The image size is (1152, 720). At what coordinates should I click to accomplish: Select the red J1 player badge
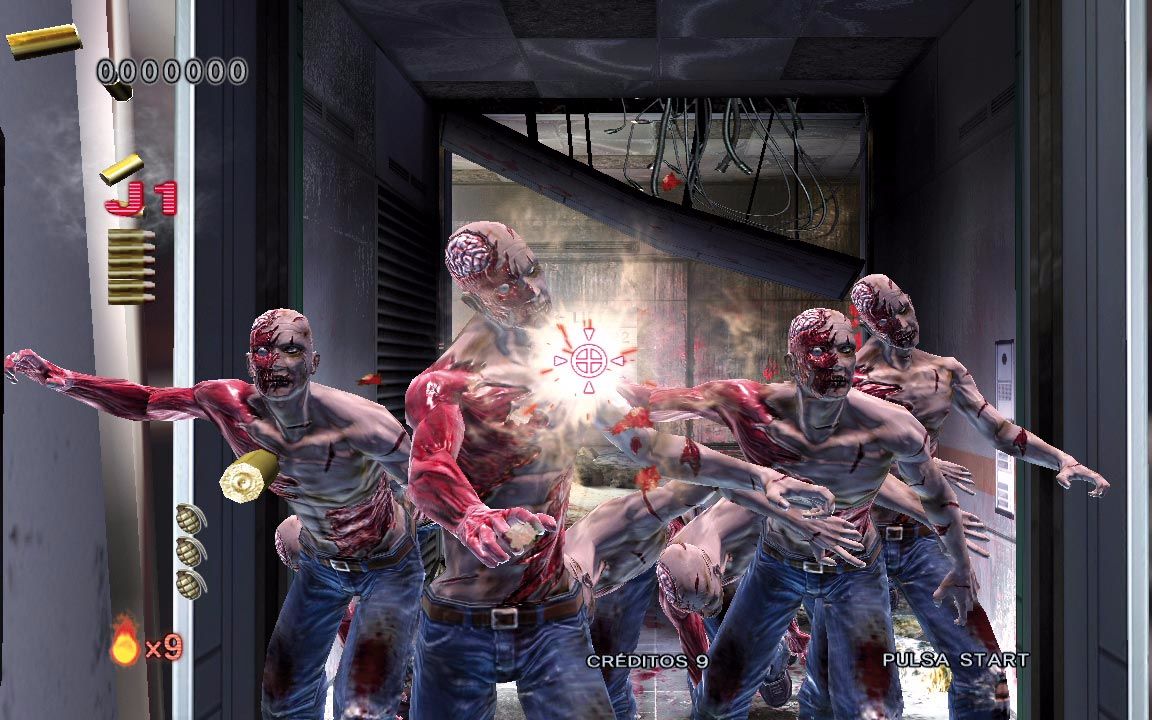(x=141, y=199)
